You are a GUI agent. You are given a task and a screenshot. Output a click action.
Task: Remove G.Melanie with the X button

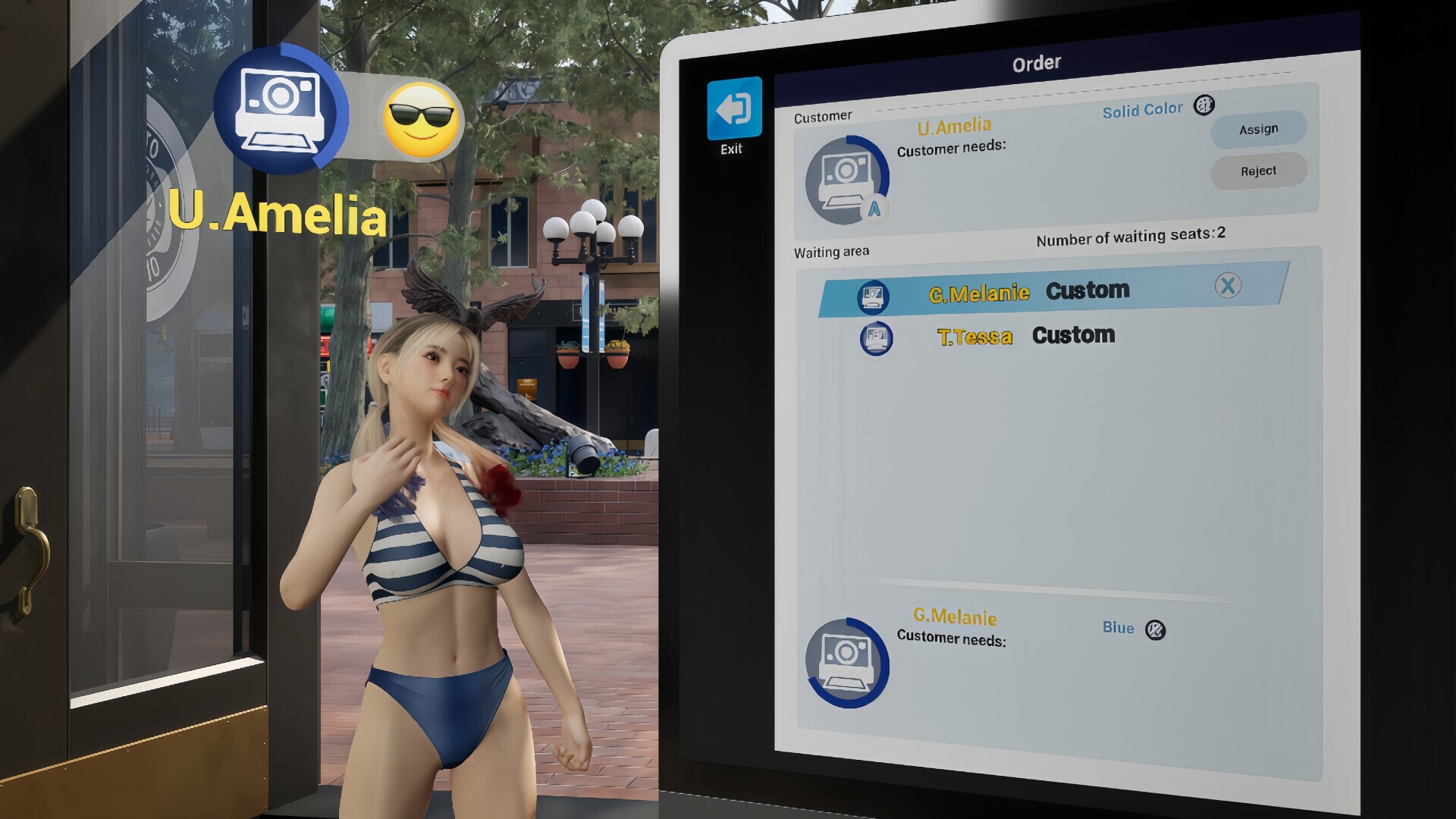point(1228,286)
